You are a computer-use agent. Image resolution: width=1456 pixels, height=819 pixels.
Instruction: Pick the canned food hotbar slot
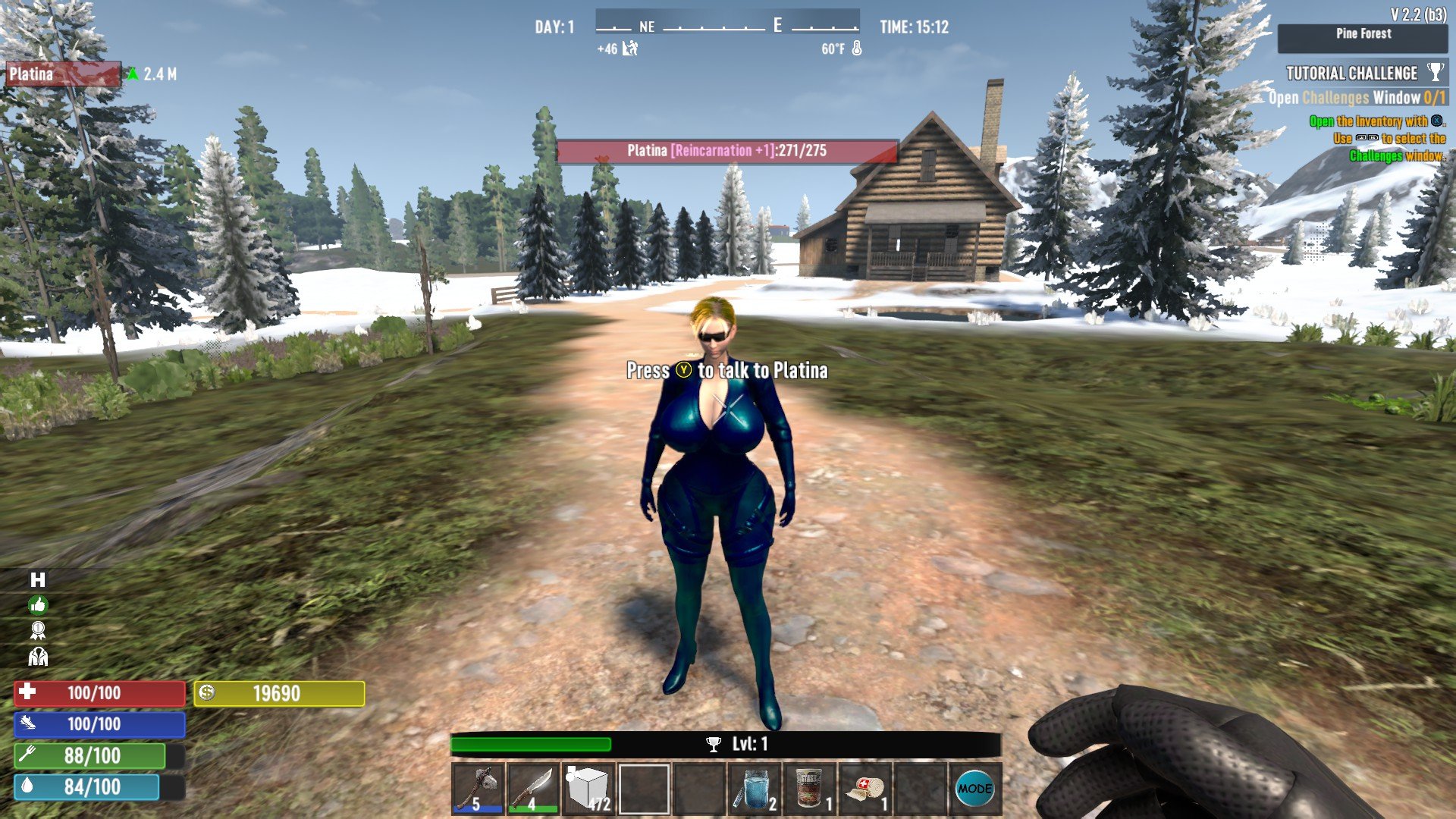click(x=810, y=789)
